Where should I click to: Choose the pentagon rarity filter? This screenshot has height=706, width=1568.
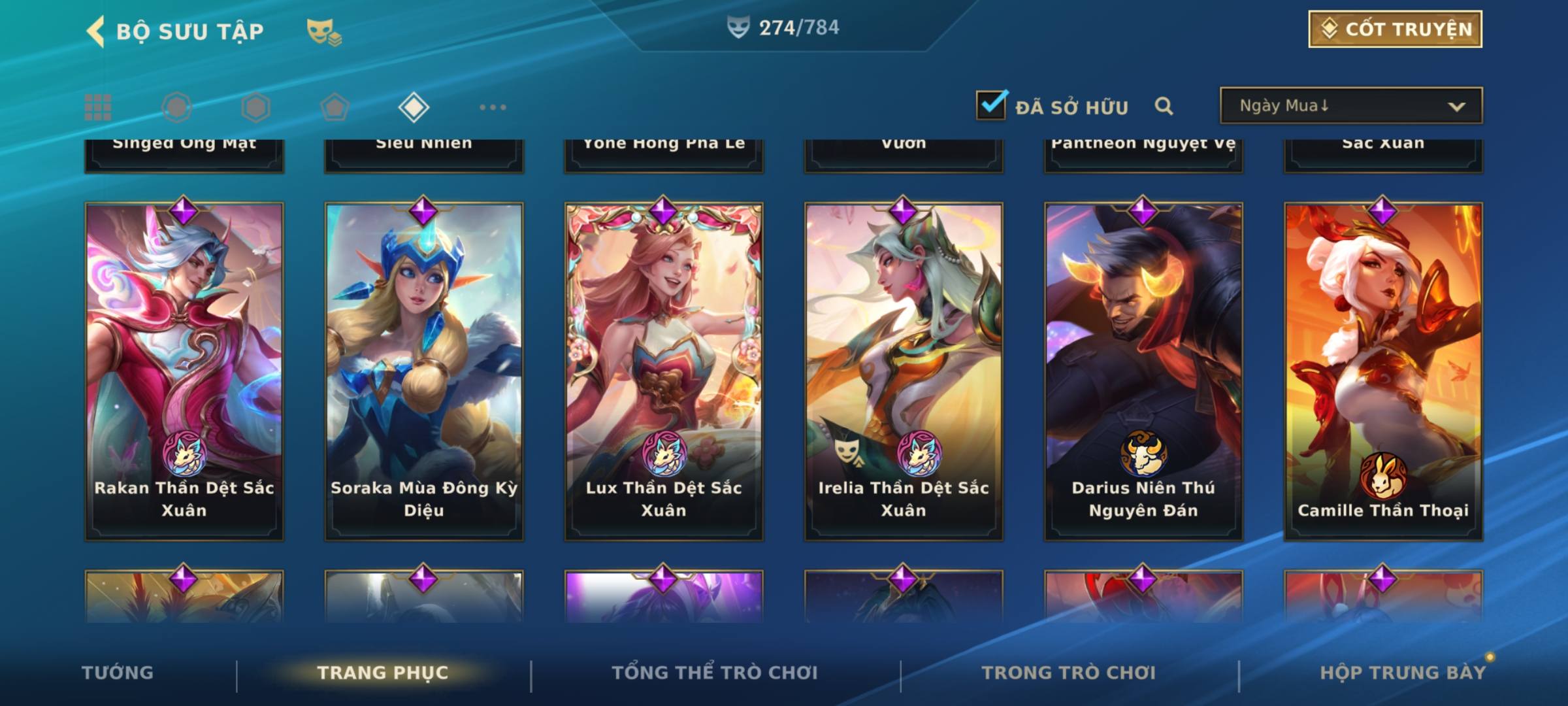click(x=335, y=107)
